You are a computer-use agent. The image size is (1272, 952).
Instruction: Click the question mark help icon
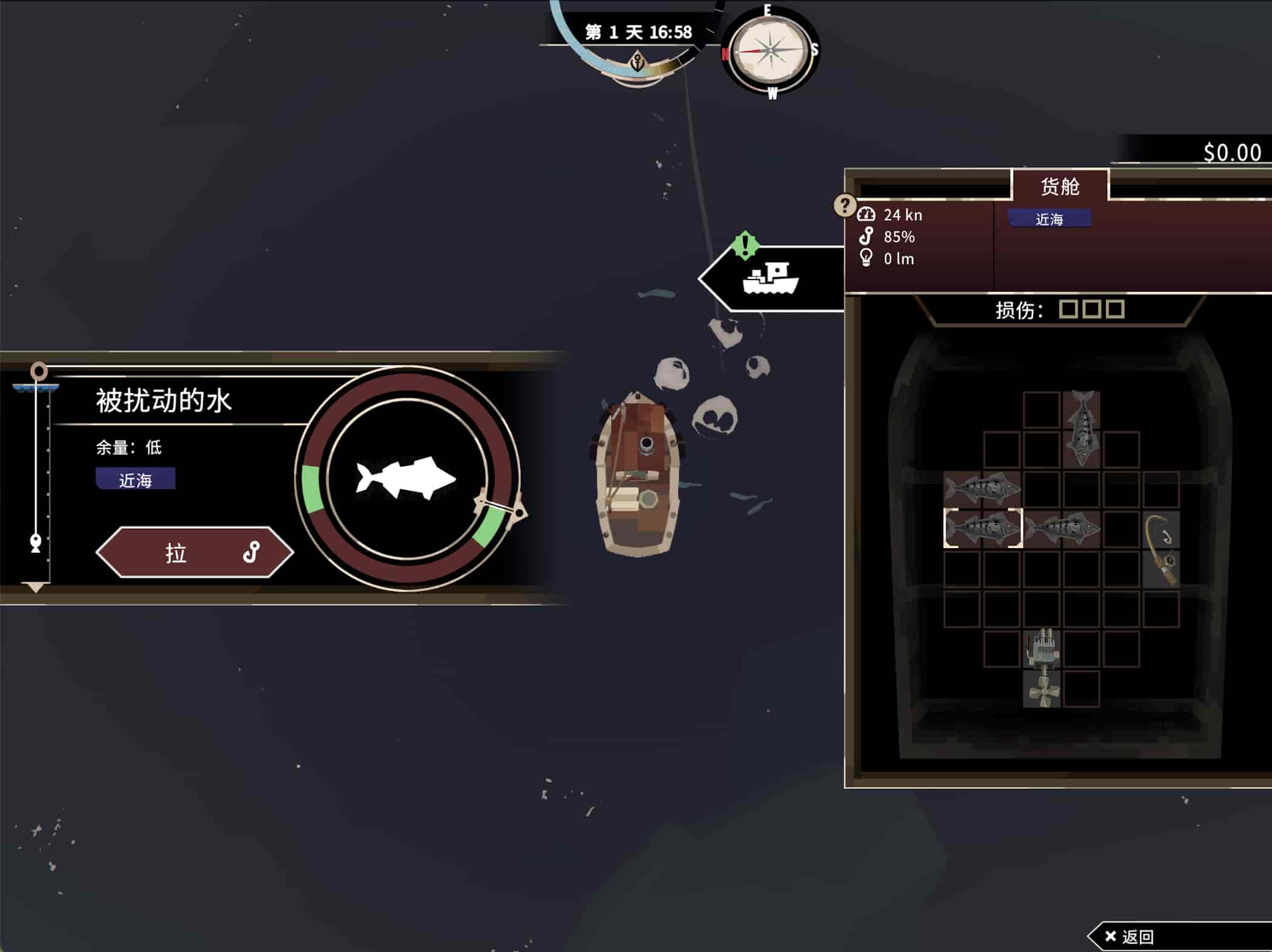(x=844, y=205)
